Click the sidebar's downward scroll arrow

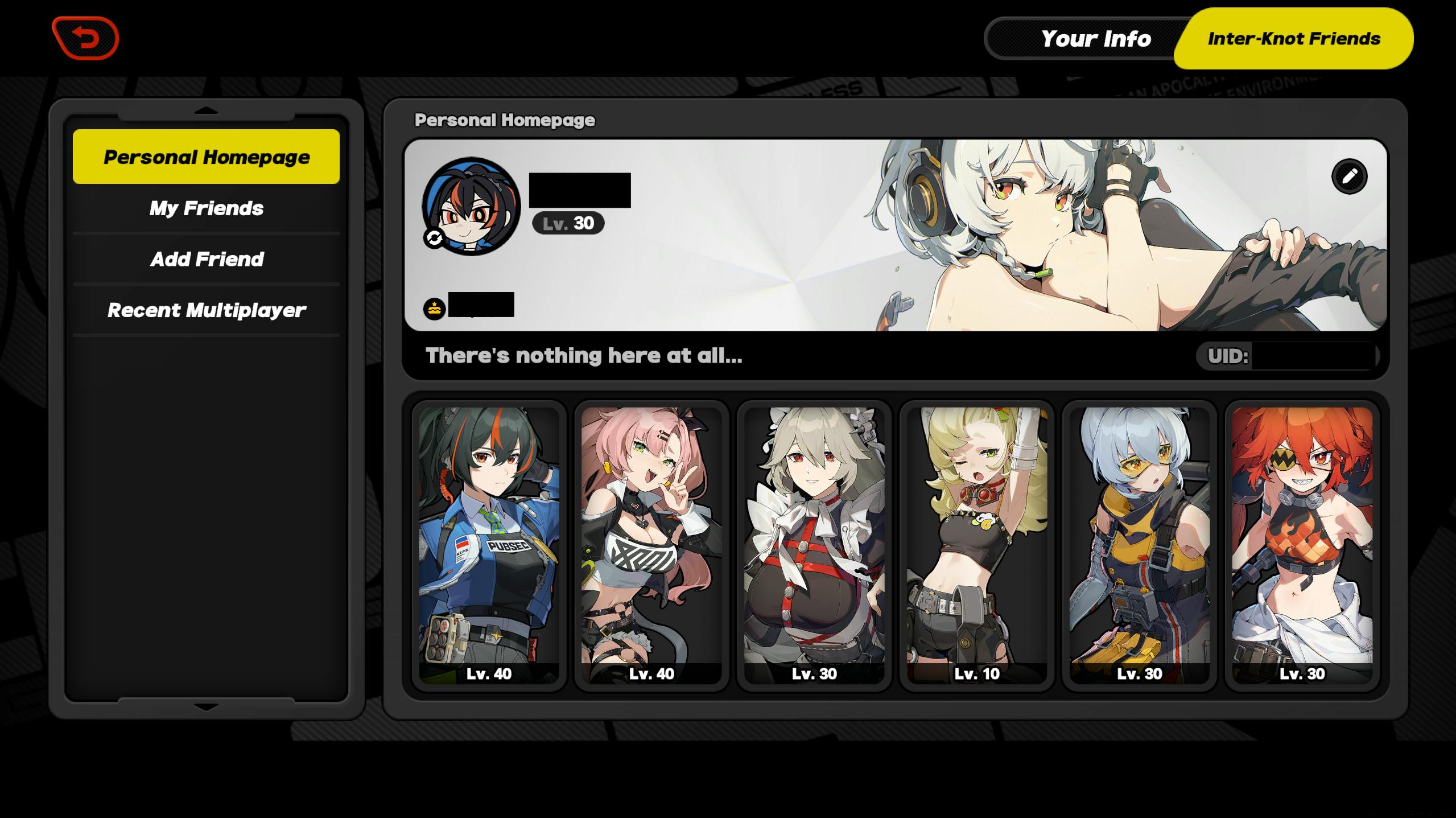206,707
